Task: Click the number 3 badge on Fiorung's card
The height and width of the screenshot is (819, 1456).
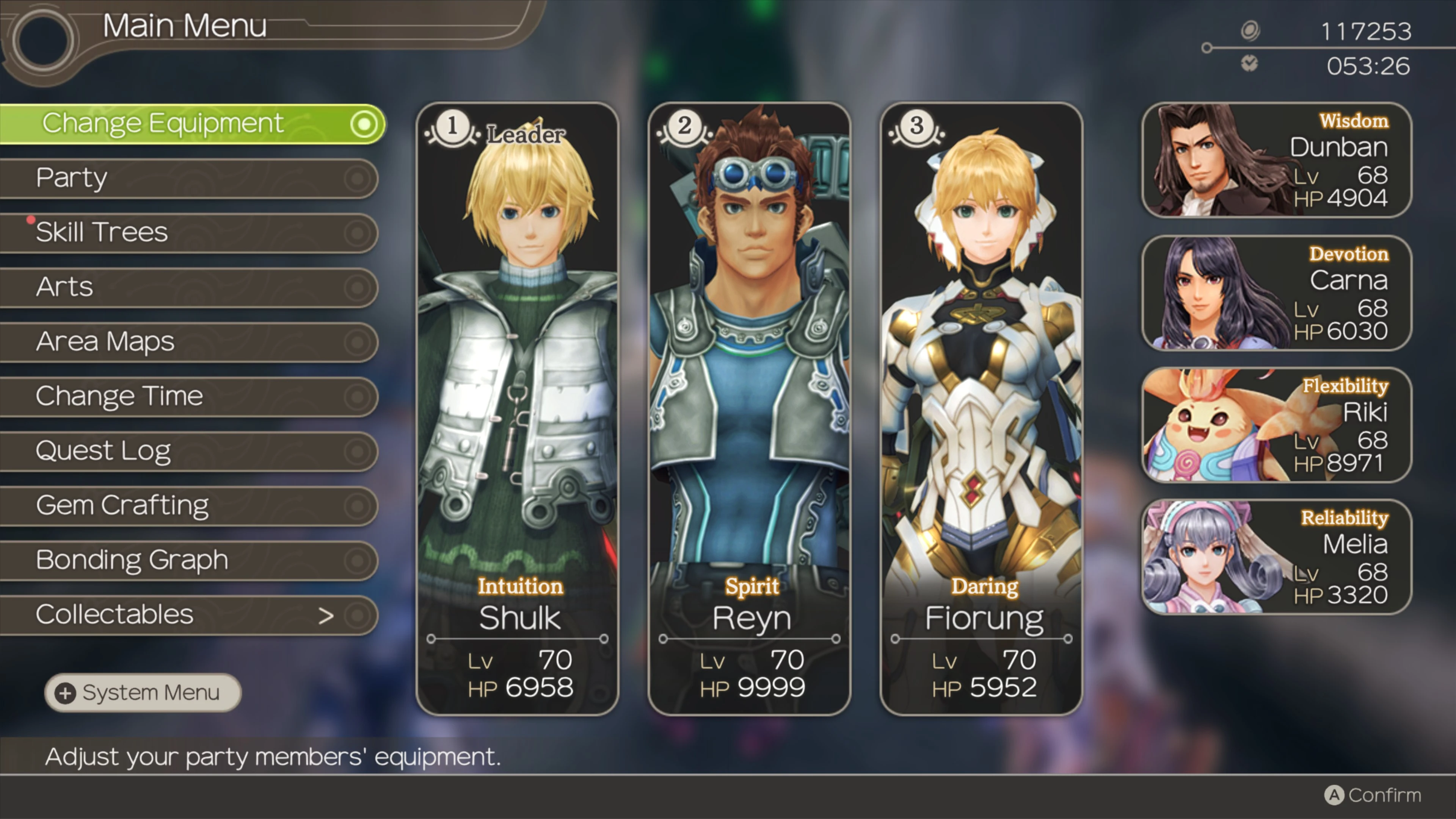Action: [916, 127]
